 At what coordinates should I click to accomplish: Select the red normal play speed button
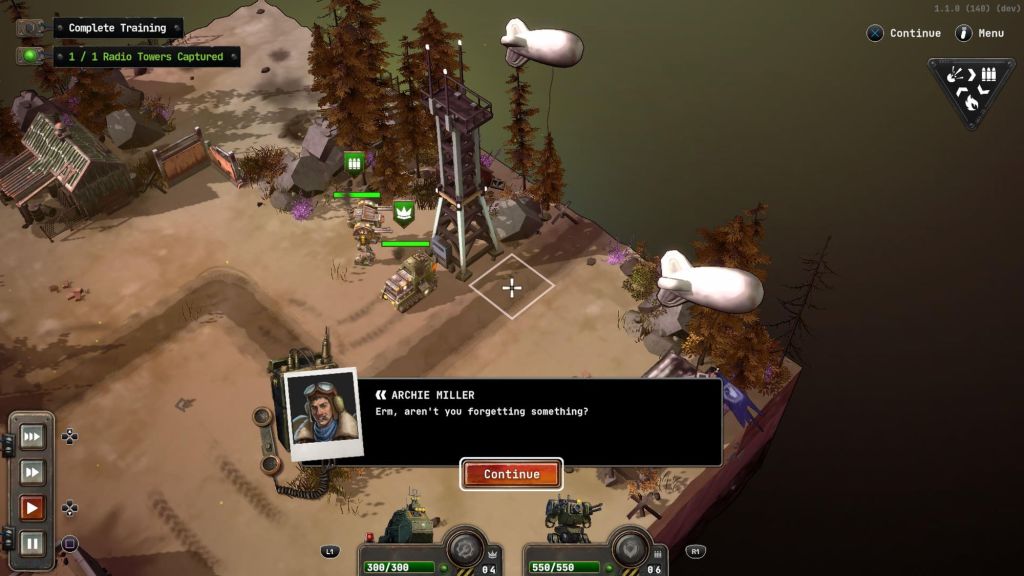(32, 508)
